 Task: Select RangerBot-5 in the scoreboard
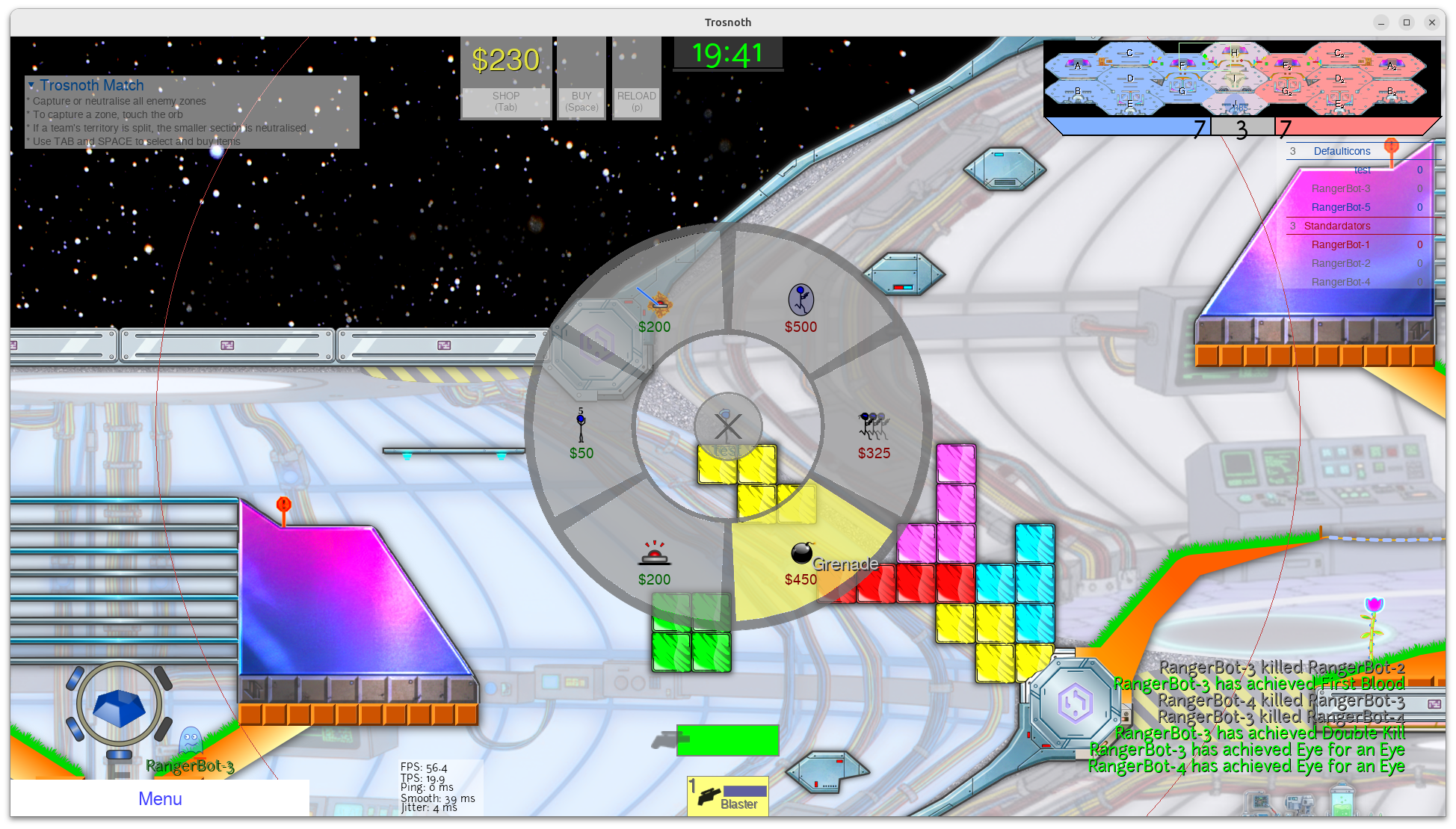(x=1341, y=207)
